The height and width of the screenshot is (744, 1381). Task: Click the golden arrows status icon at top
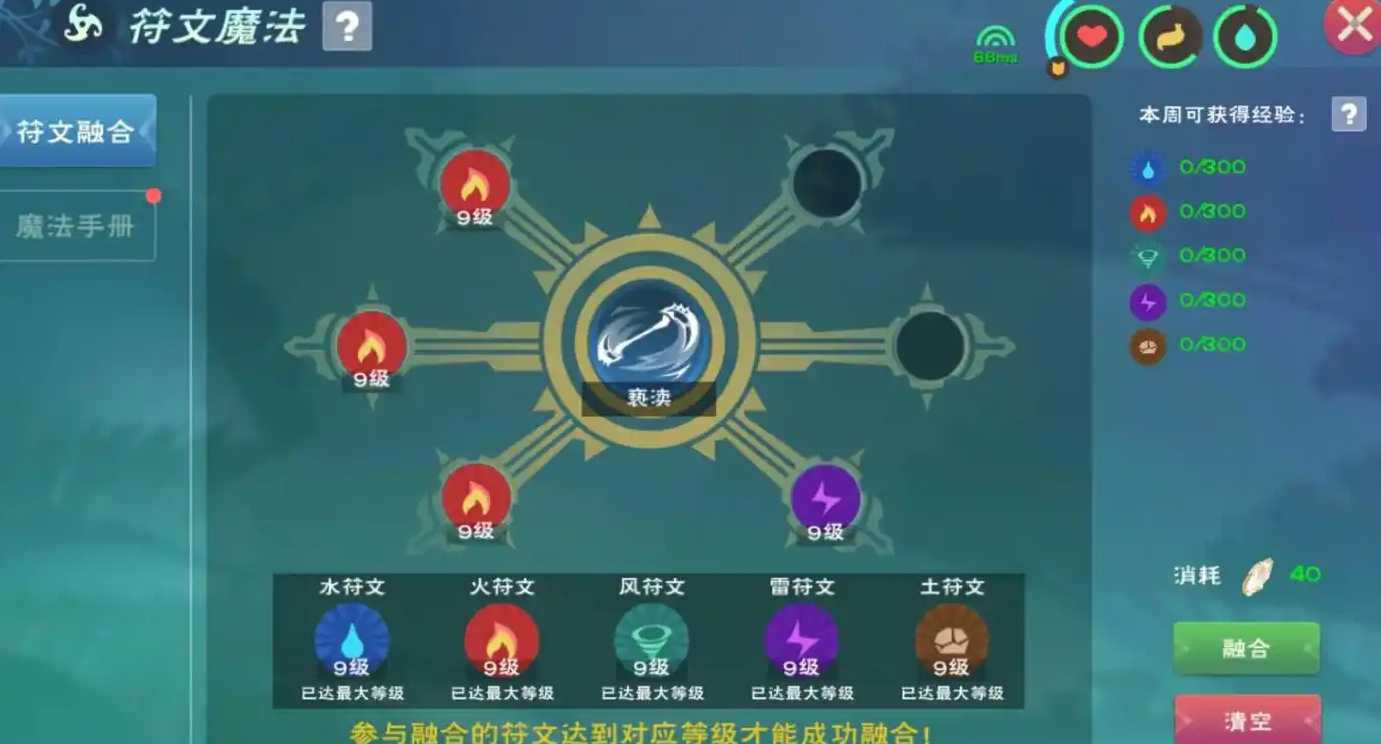[x=1168, y=38]
